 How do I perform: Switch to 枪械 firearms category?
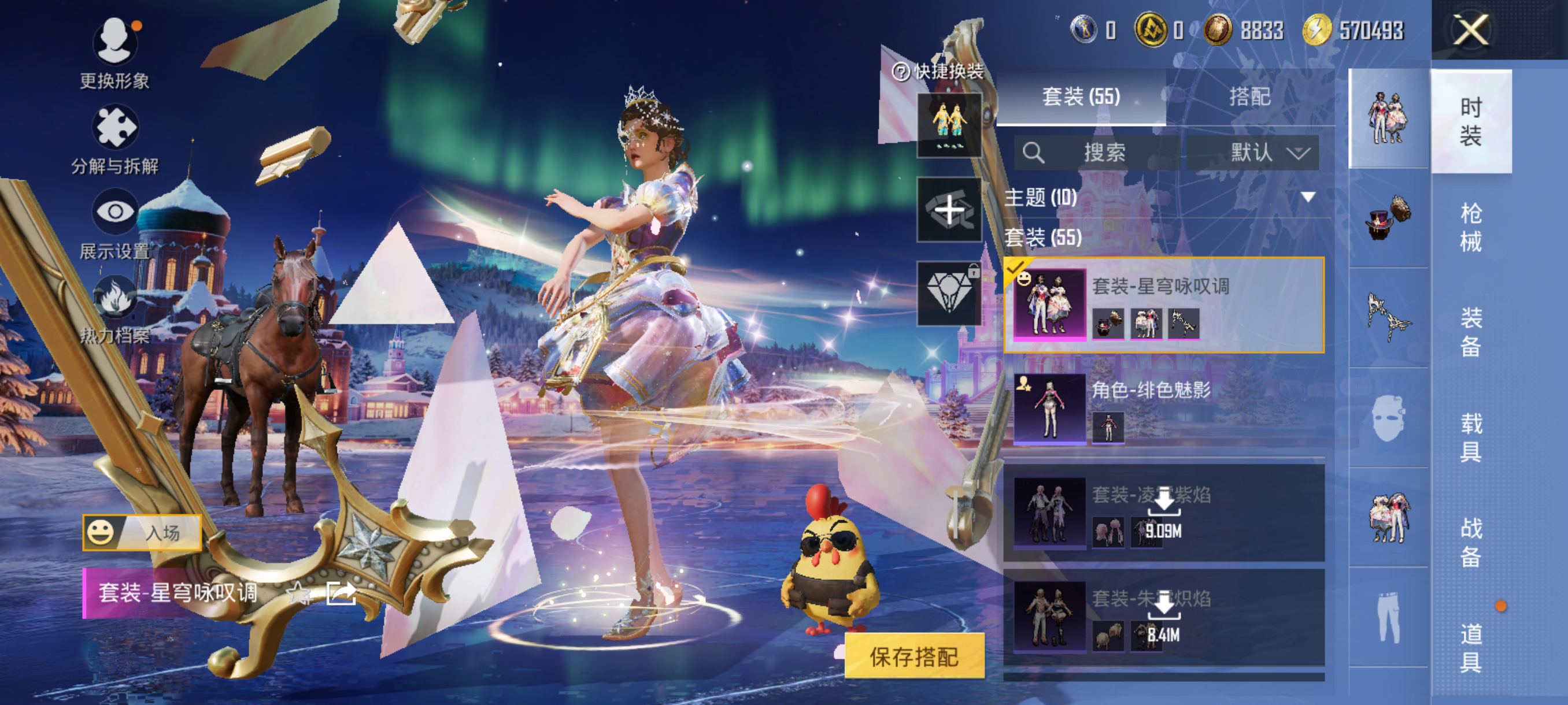(x=1471, y=227)
